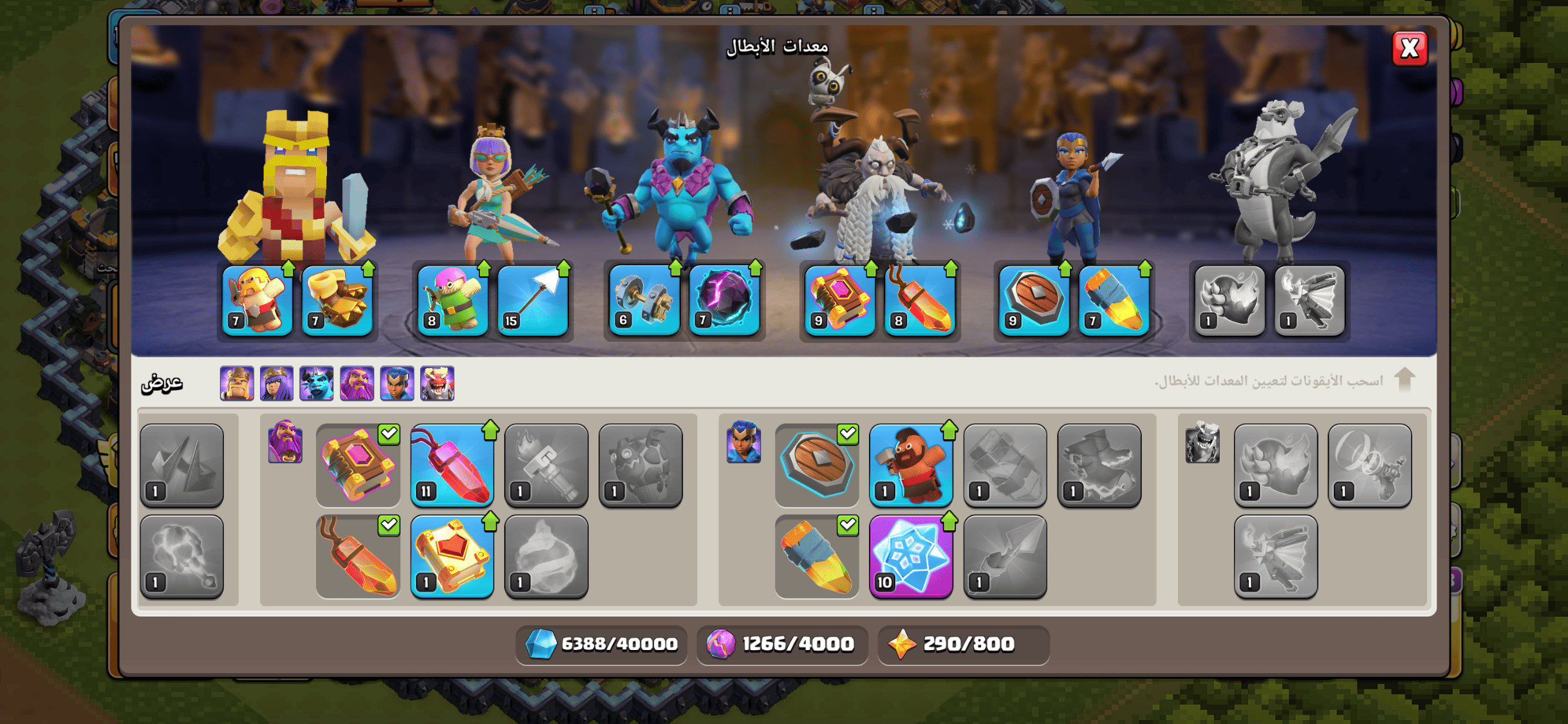Select the equipped Eternal Tome in list
This screenshot has height=724, width=1568.
[358, 465]
